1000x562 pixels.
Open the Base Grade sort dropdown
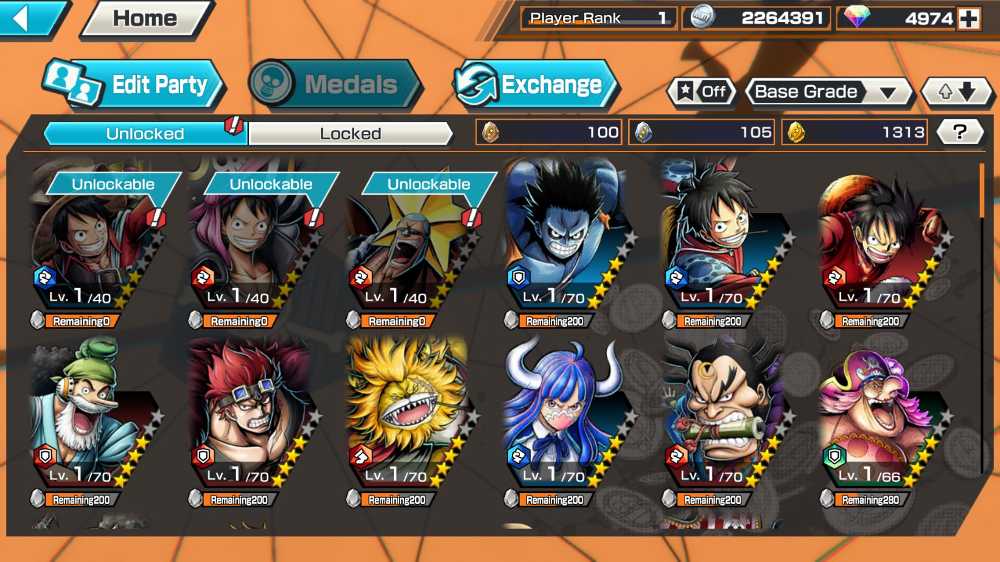[828, 92]
